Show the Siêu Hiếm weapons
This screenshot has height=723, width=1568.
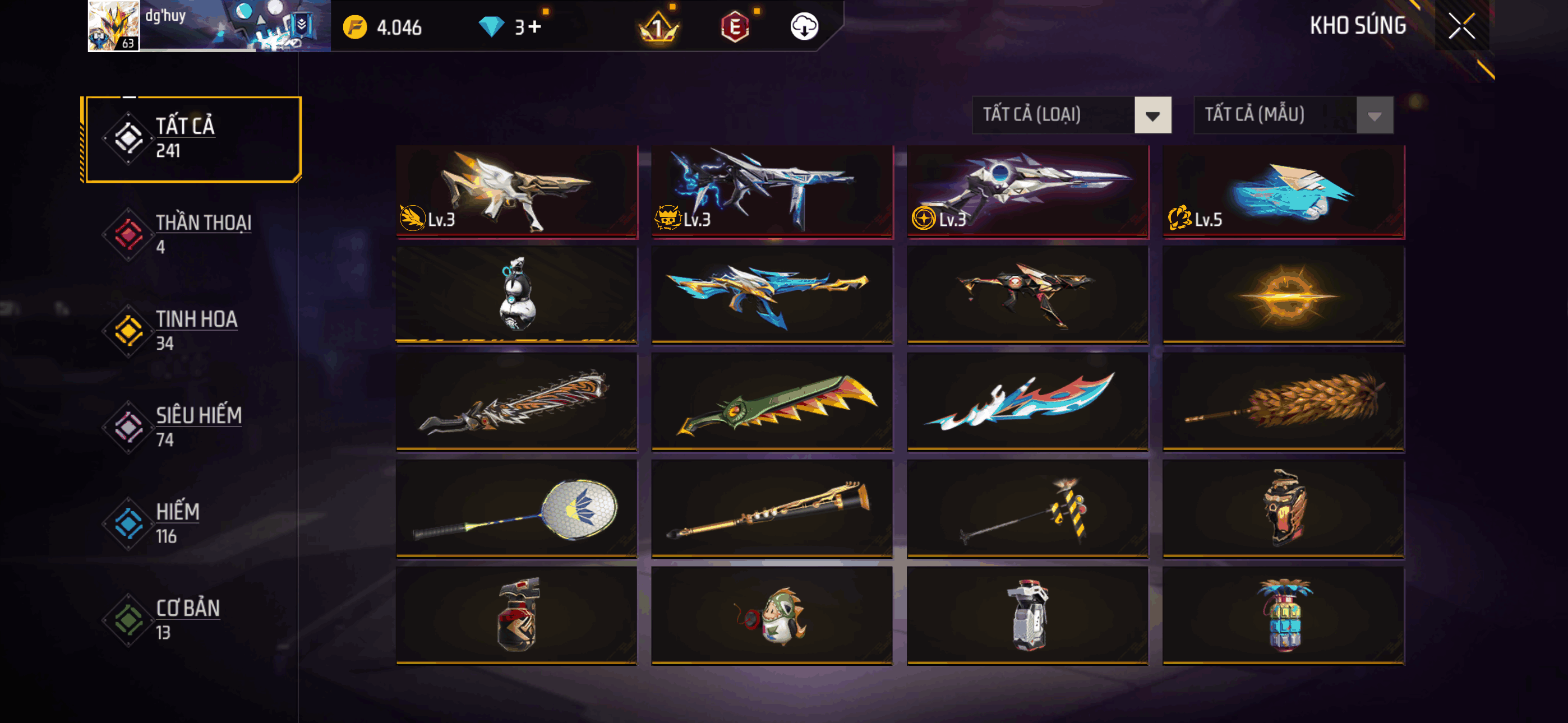(x=192, y=427)
